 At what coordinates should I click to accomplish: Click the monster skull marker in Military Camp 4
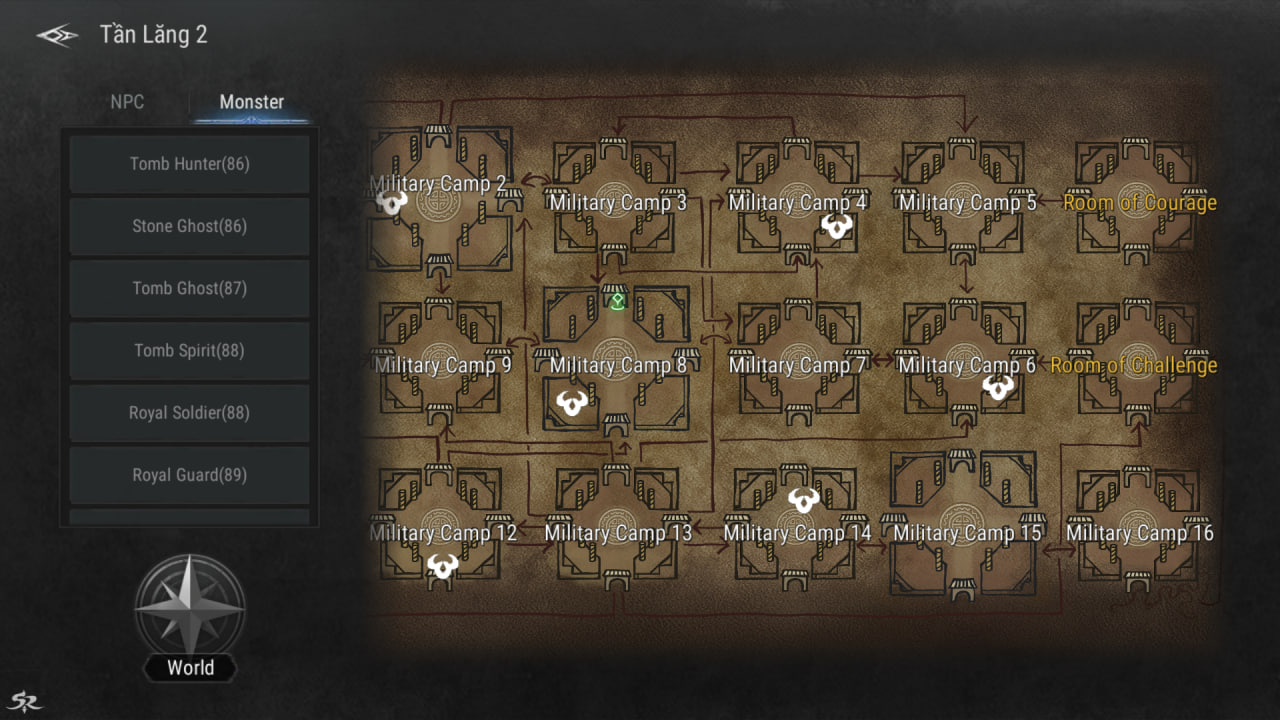point(836,227)
